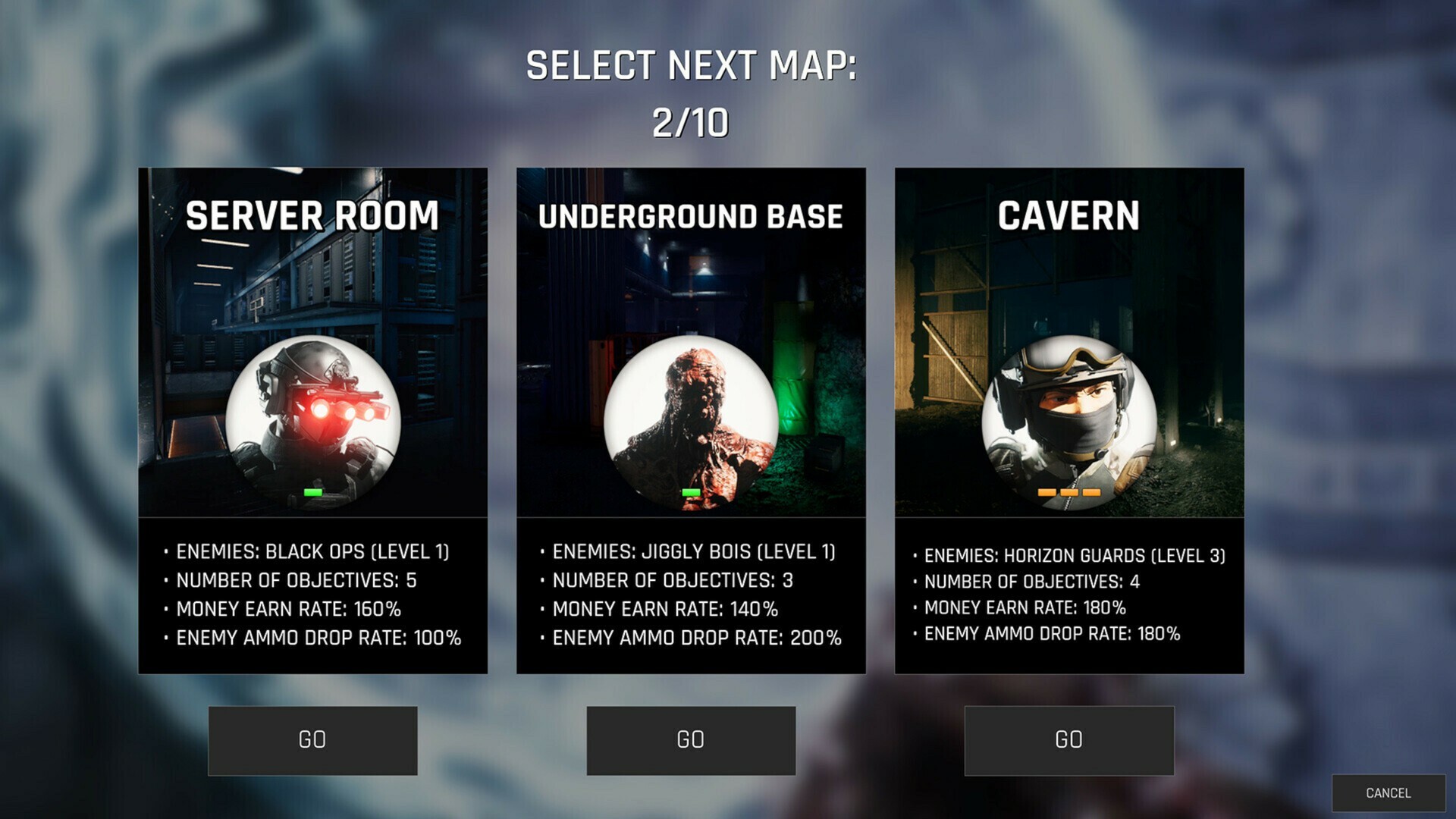Click the zombie face circle on Underground Base

690,425
